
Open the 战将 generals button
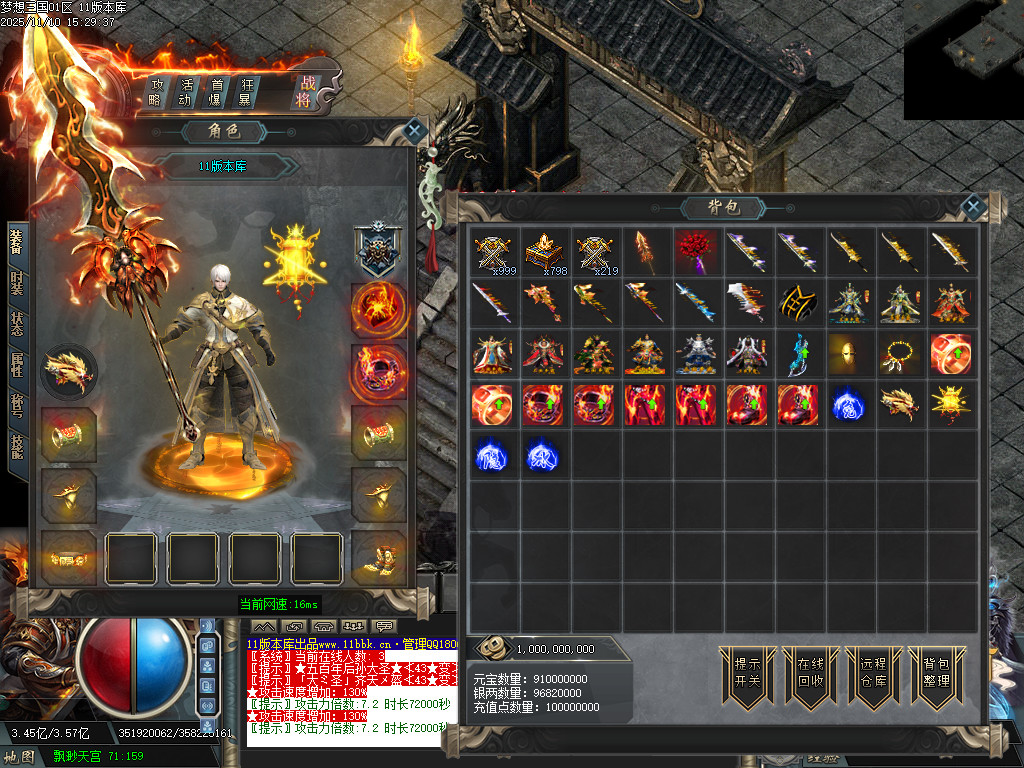point(303,92)
